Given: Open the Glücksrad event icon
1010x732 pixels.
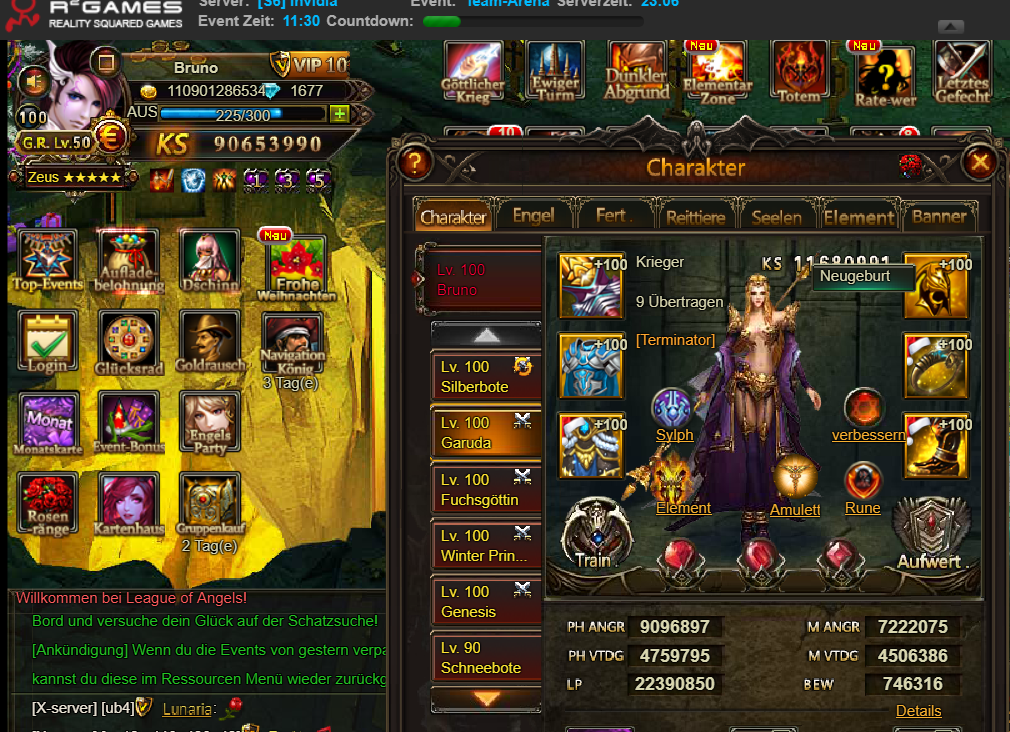Looking at the screenshot, I should pyautogui.click(x=129, y=340).
